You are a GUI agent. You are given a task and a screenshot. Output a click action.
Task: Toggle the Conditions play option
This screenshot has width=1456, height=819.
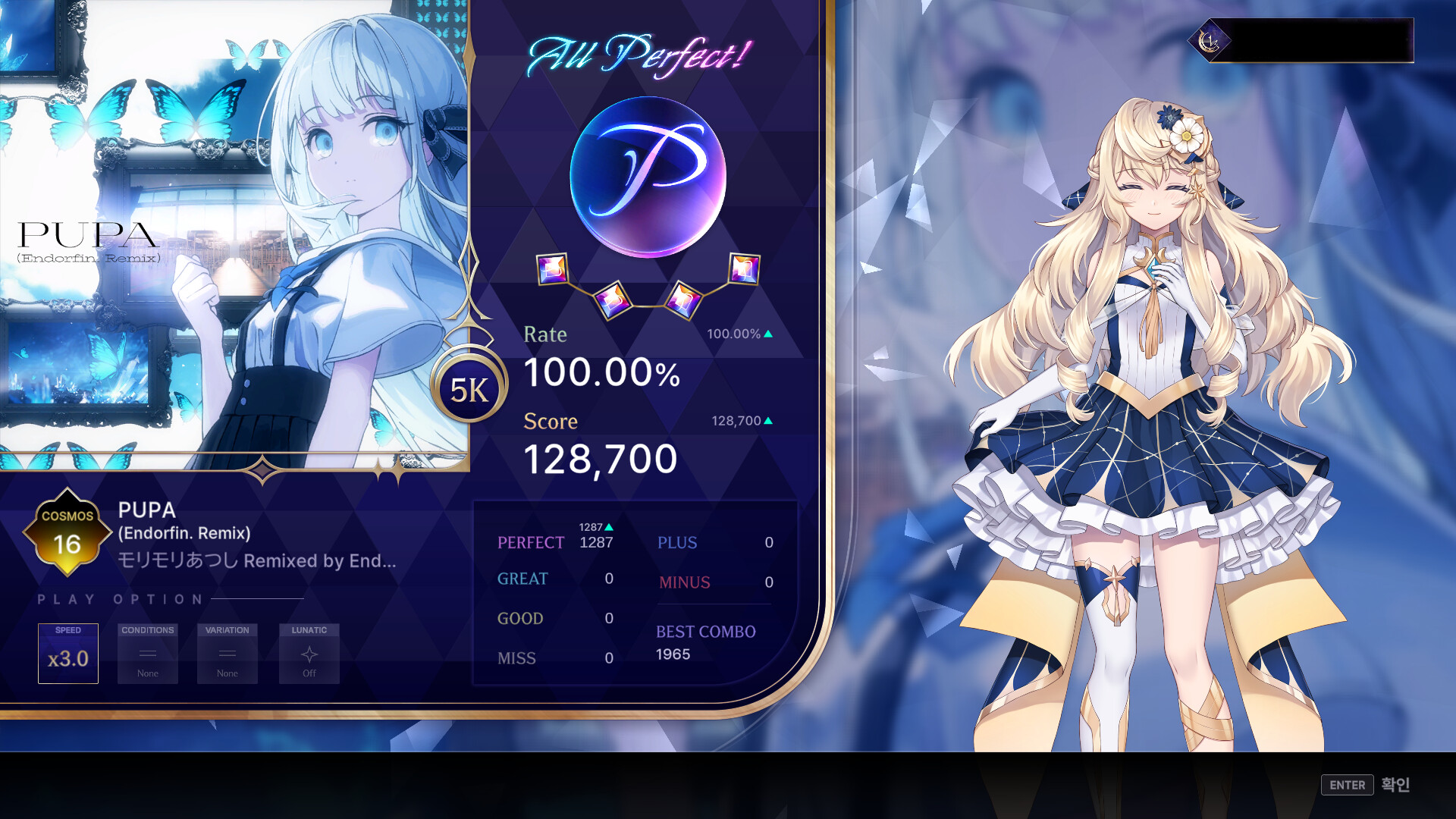tap(147, 654)
